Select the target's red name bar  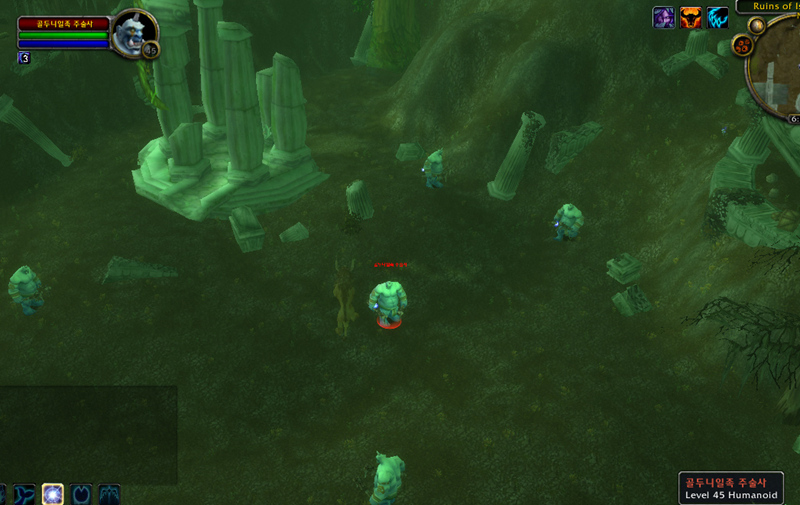62,23
